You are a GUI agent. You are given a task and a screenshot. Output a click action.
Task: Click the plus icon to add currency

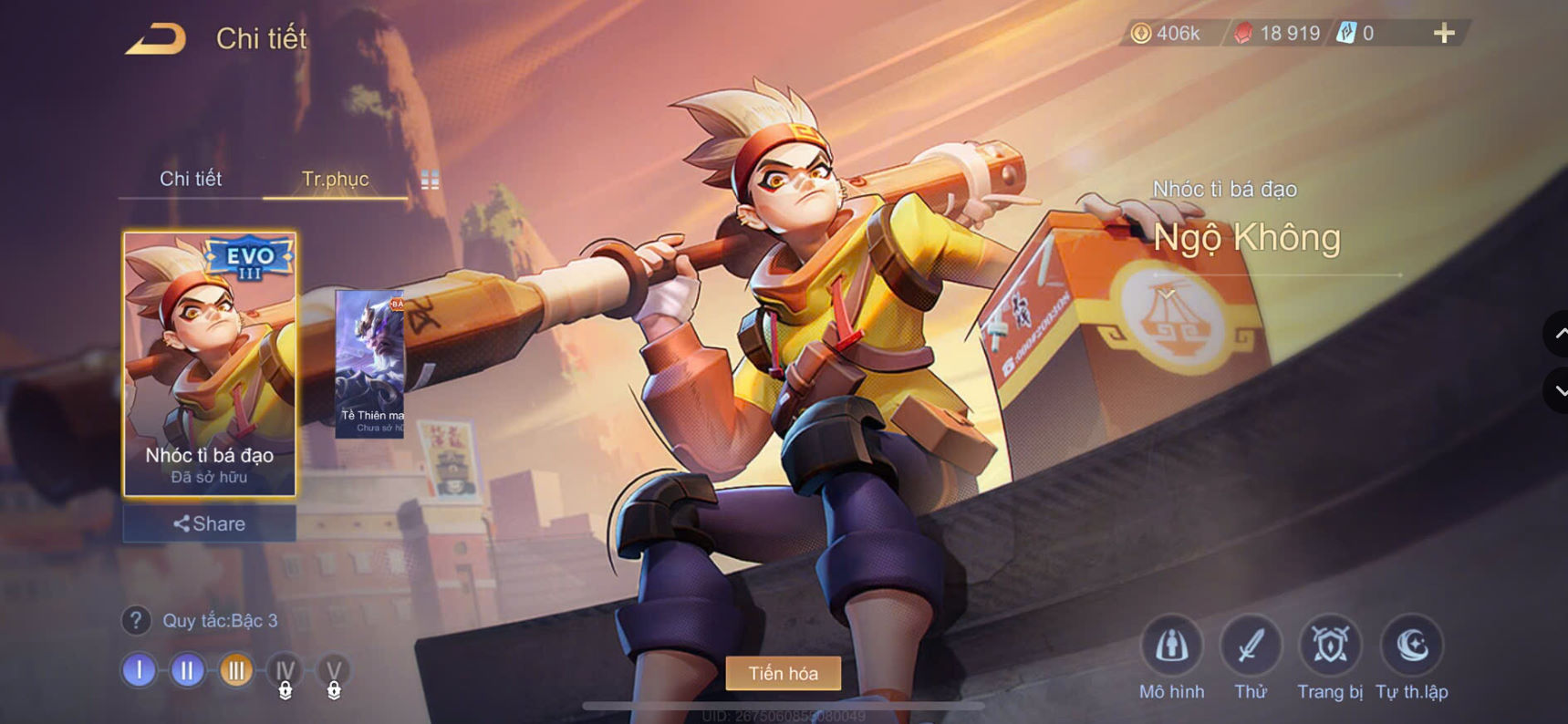pyautogui.click(x=1444, y=33)
